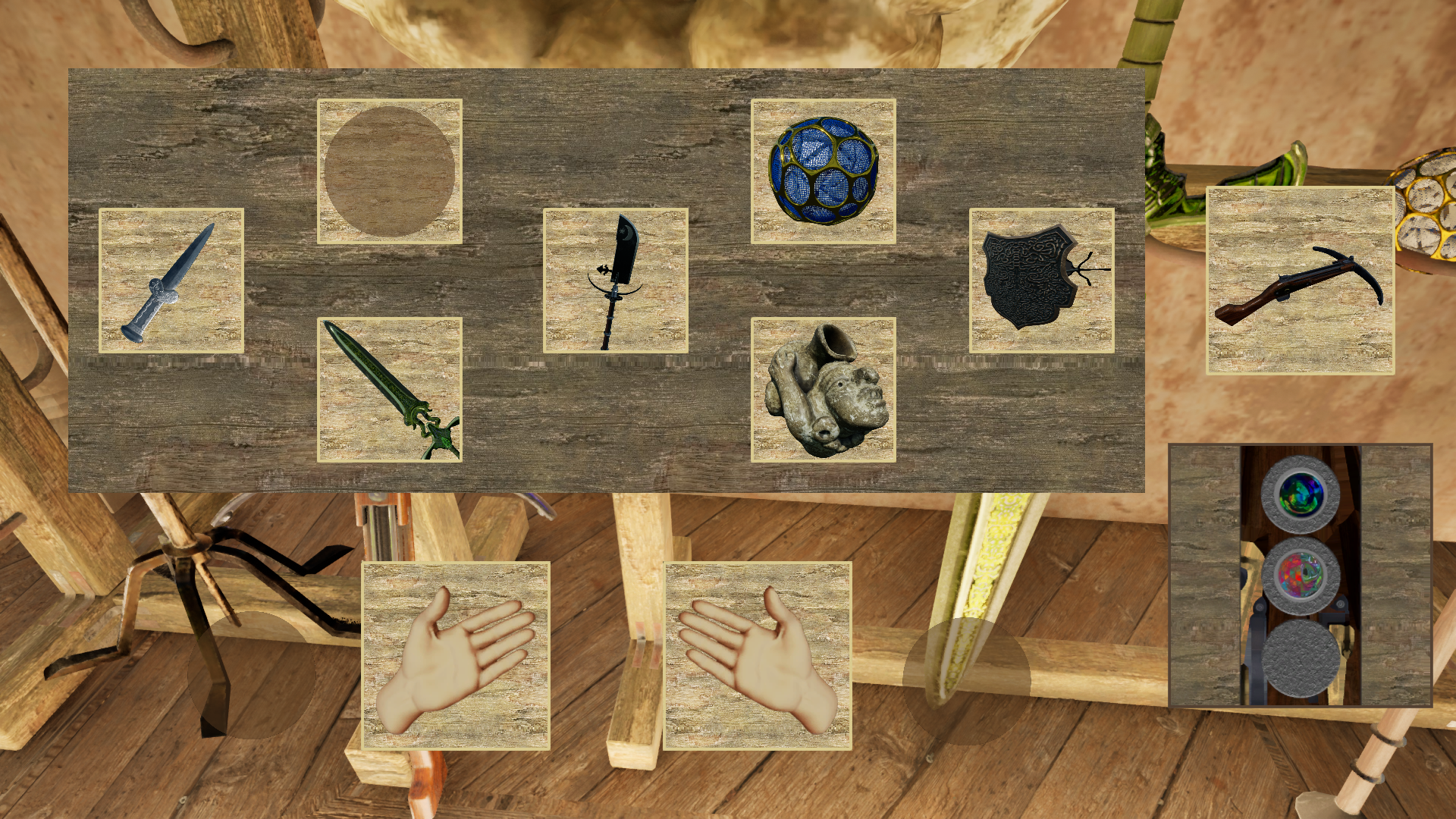This screenshot has width=1456, height=819.
Task: Pick the green ornate sword slot
Action: (x=390, y=390)
